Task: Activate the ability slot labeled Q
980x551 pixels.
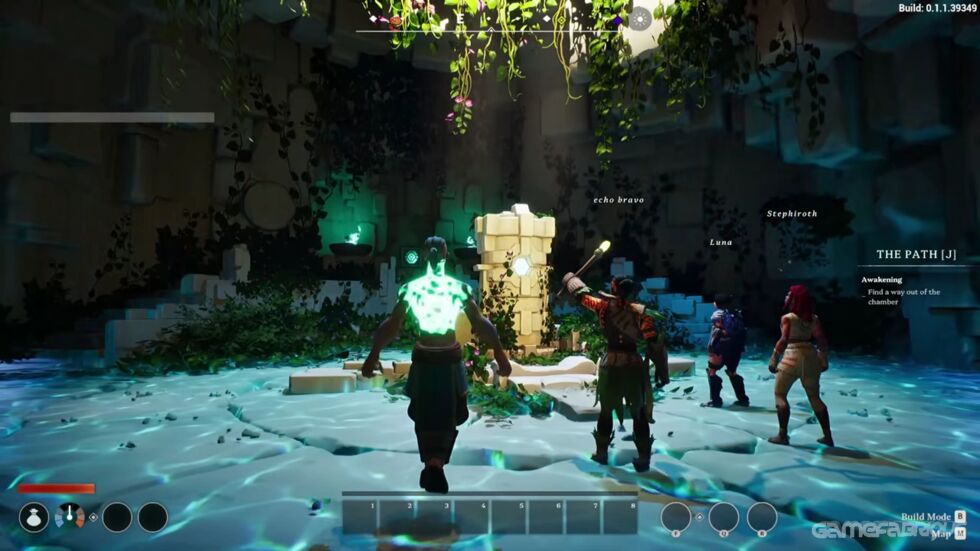Action: [723, 517]
